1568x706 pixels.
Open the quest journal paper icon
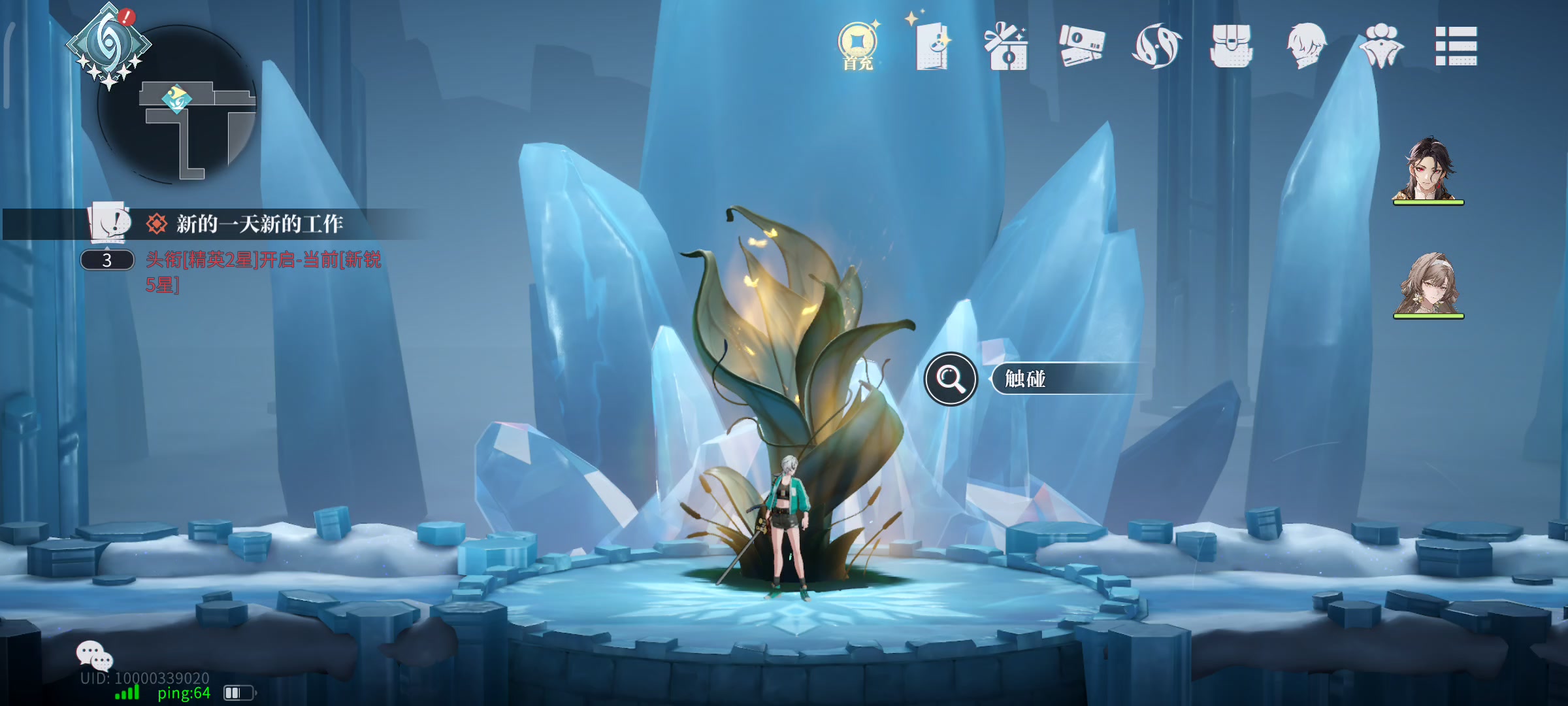pos(109,222)
